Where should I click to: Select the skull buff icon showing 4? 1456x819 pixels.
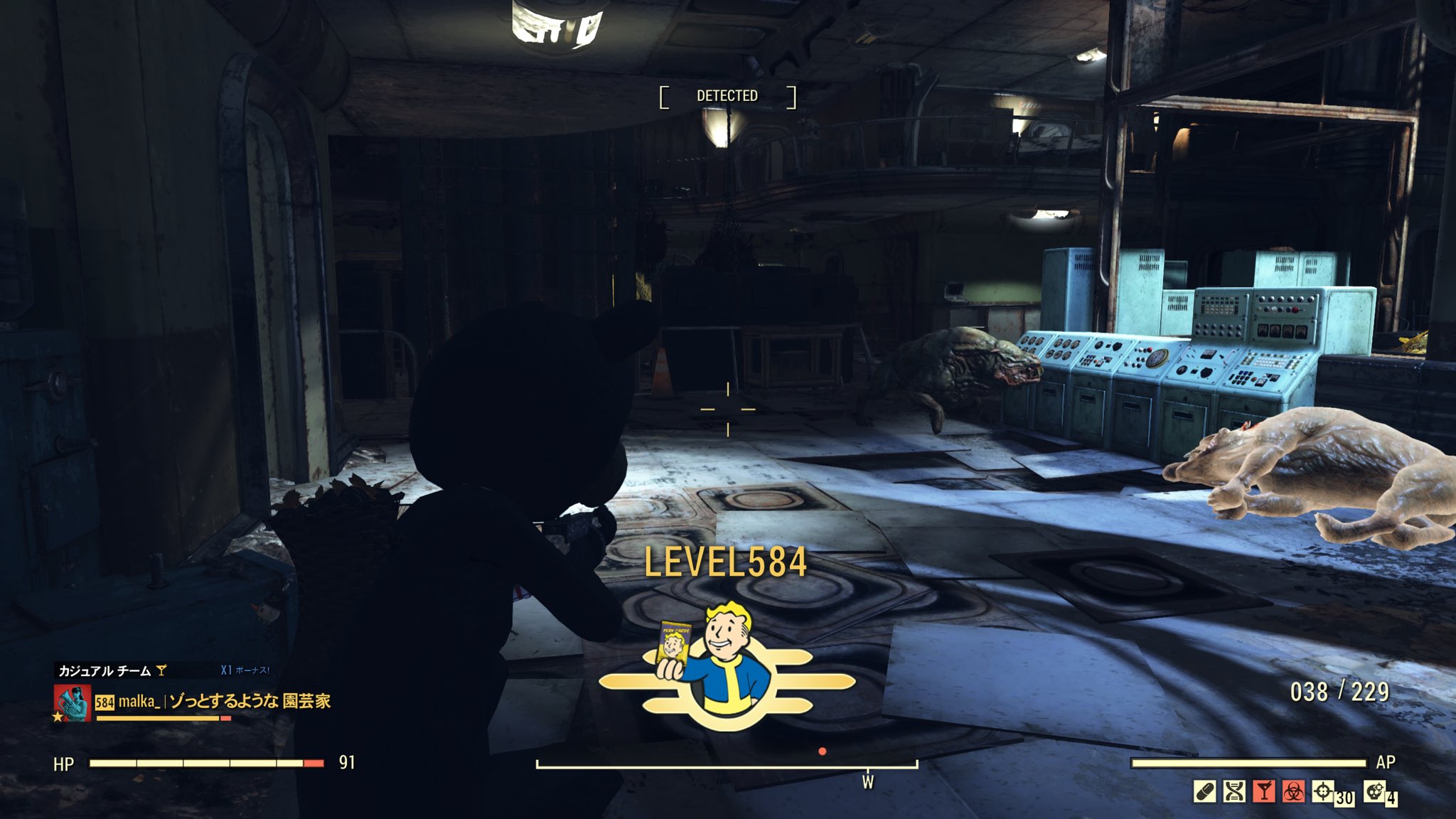[1375, 791]
